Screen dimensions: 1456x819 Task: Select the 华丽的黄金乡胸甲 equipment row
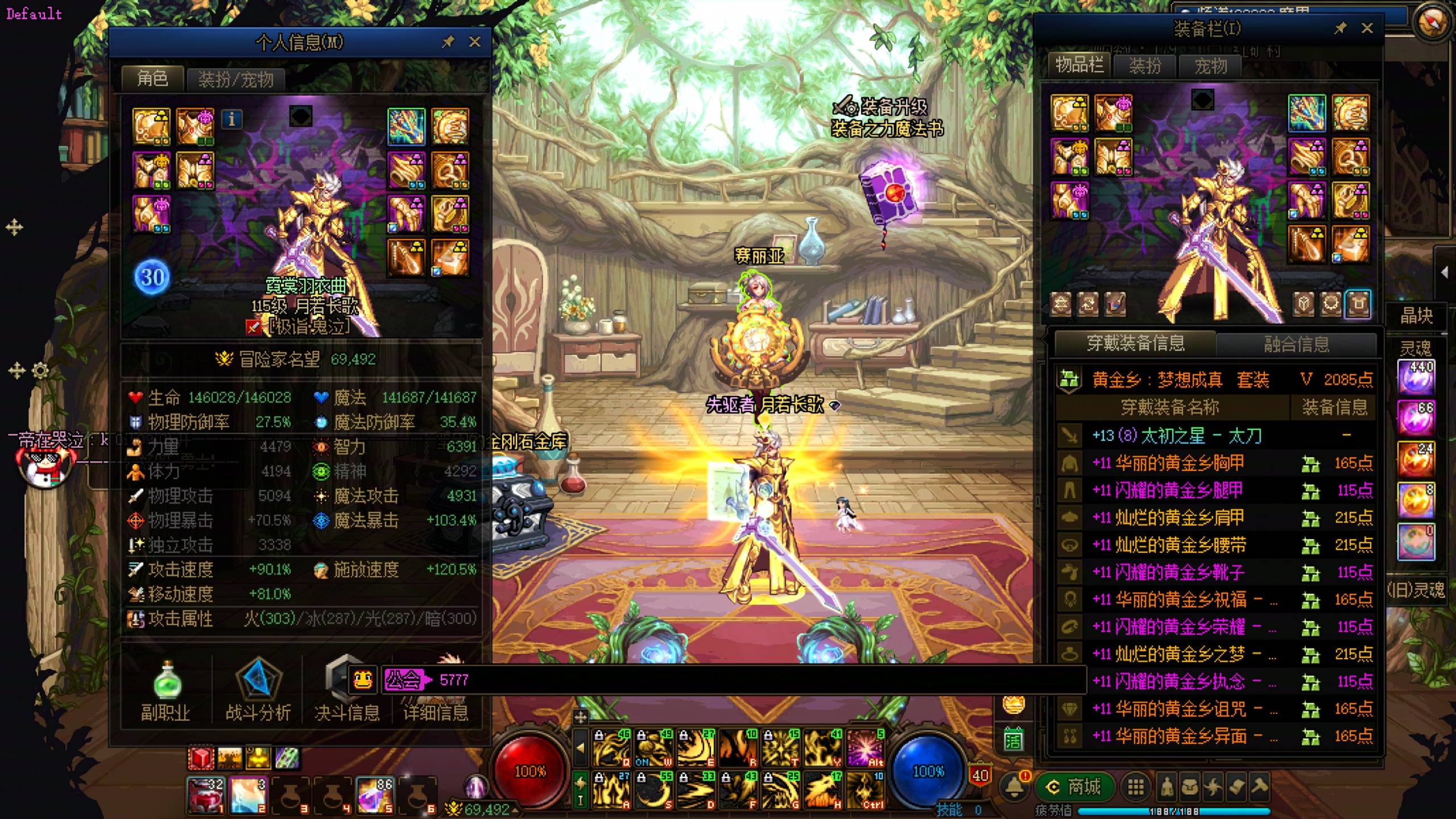[1180, 464]
